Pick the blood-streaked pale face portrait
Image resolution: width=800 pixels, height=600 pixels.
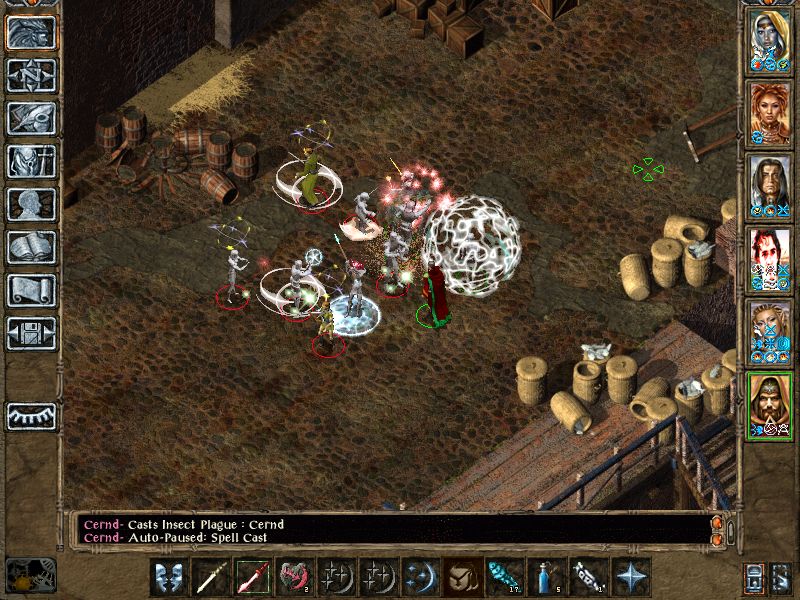coord(769,257)
